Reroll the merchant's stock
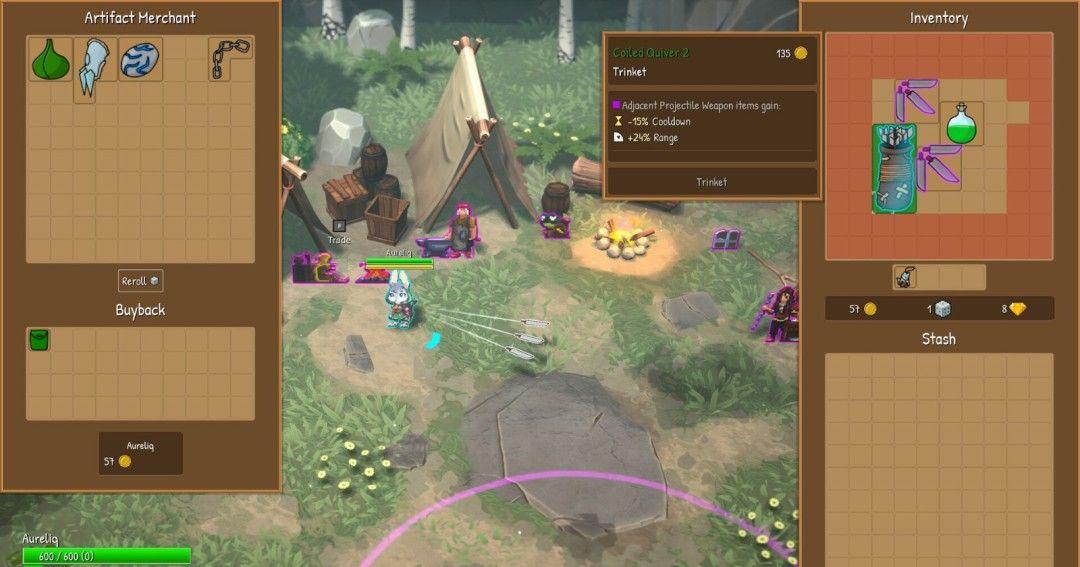This screenshot has width=1080, height=567. [140, 281]
